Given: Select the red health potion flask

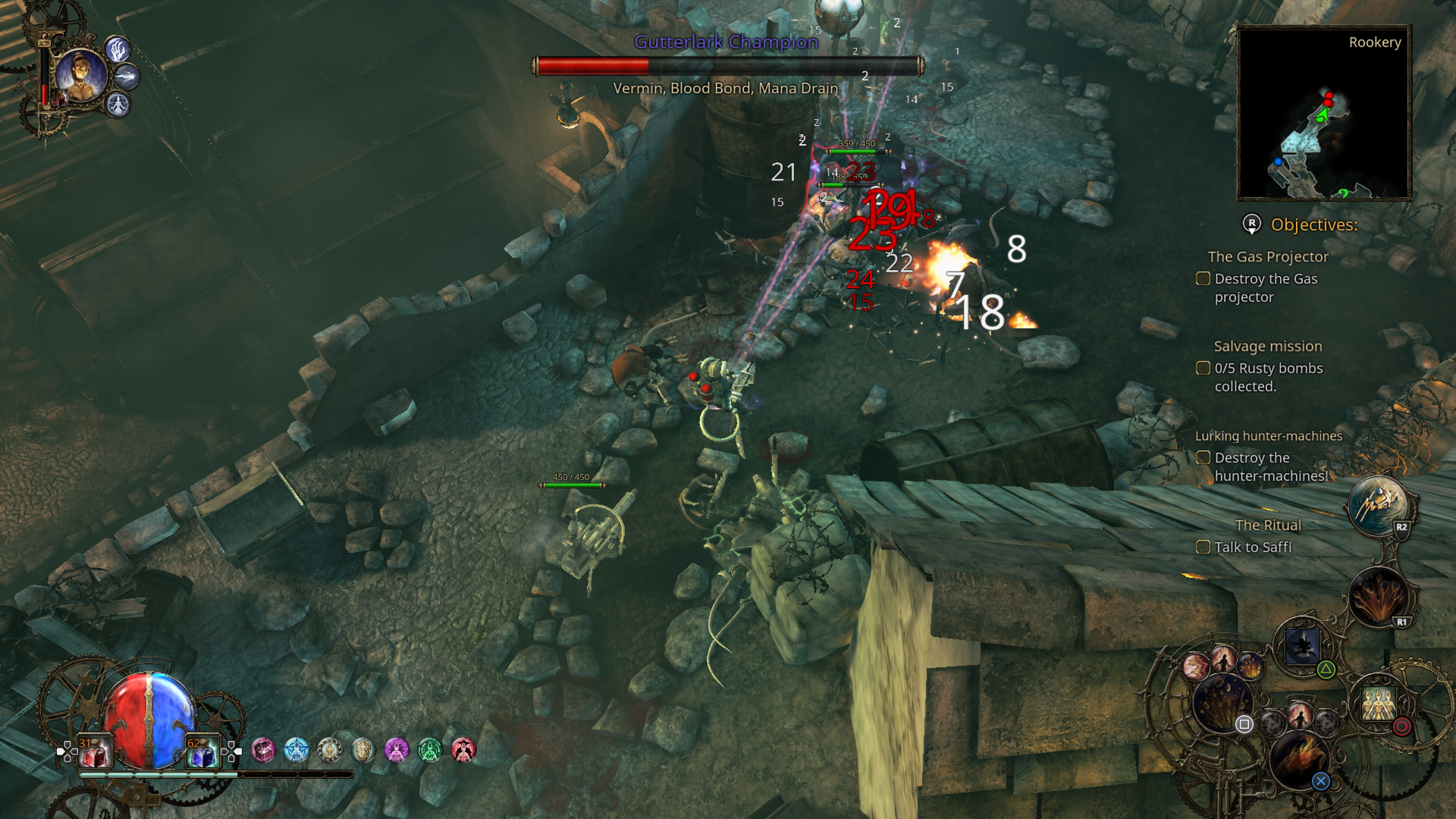Looking at the screenshot, I should point(93,751).
